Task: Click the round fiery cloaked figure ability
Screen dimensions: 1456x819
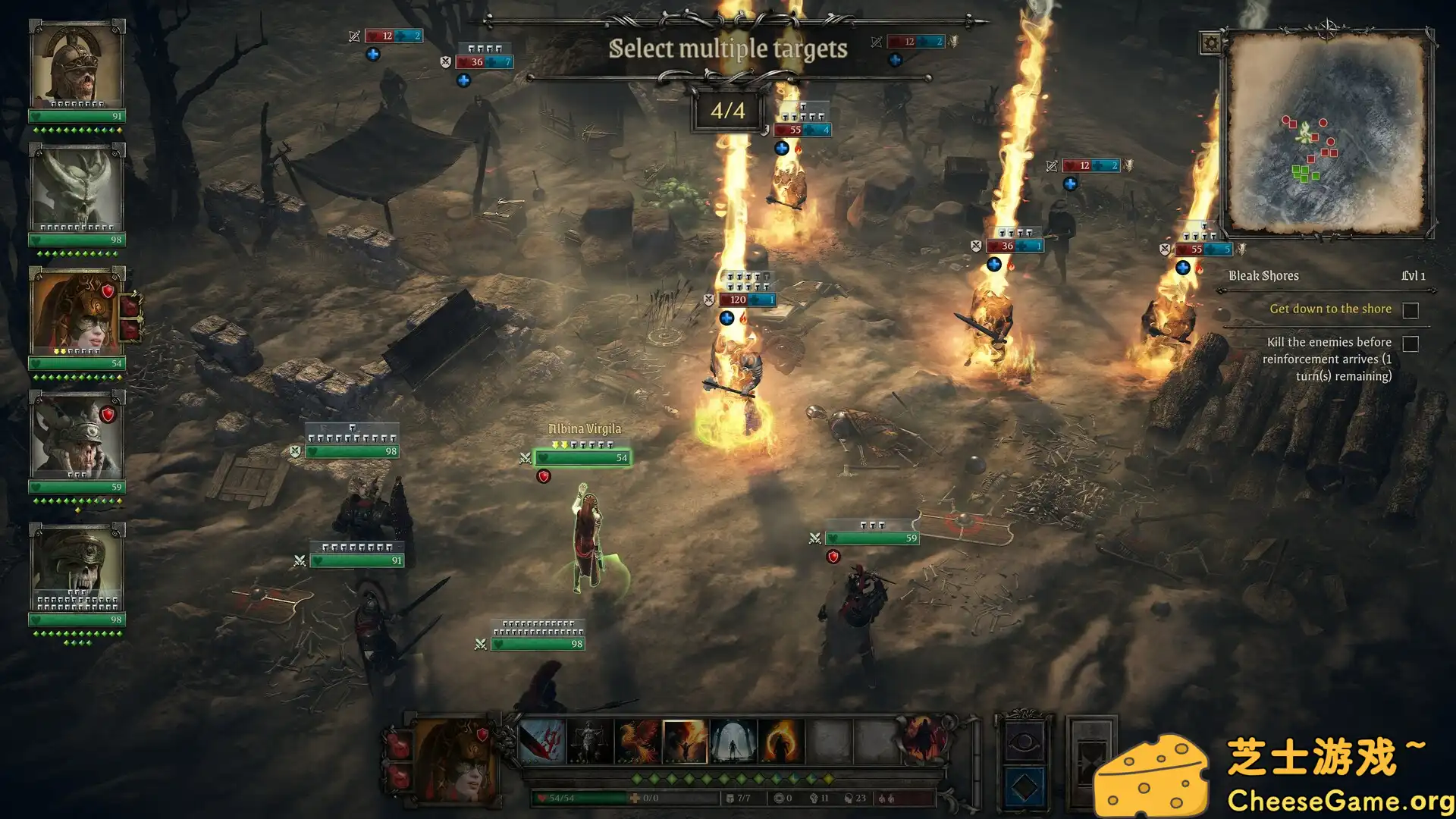Action: click(x=924, y=738)
